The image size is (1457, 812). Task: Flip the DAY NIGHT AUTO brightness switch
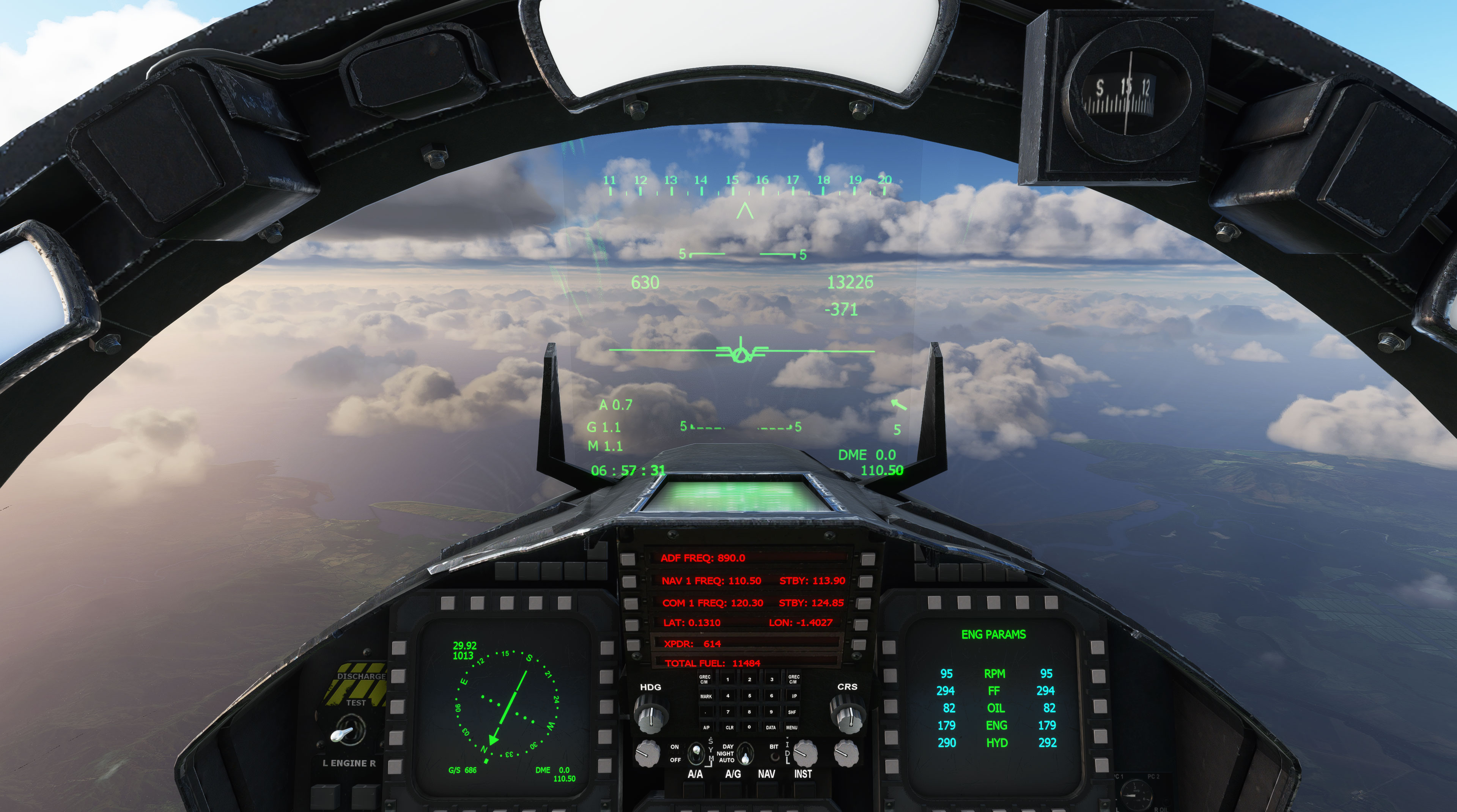745,756
